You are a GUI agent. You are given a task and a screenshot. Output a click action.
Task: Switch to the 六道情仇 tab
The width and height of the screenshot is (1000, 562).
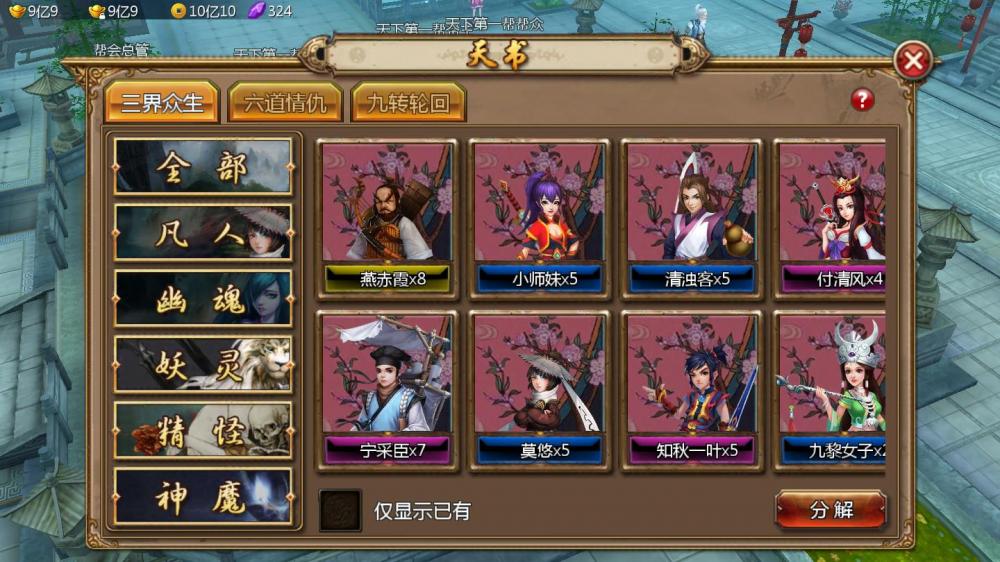click(285, 102)
